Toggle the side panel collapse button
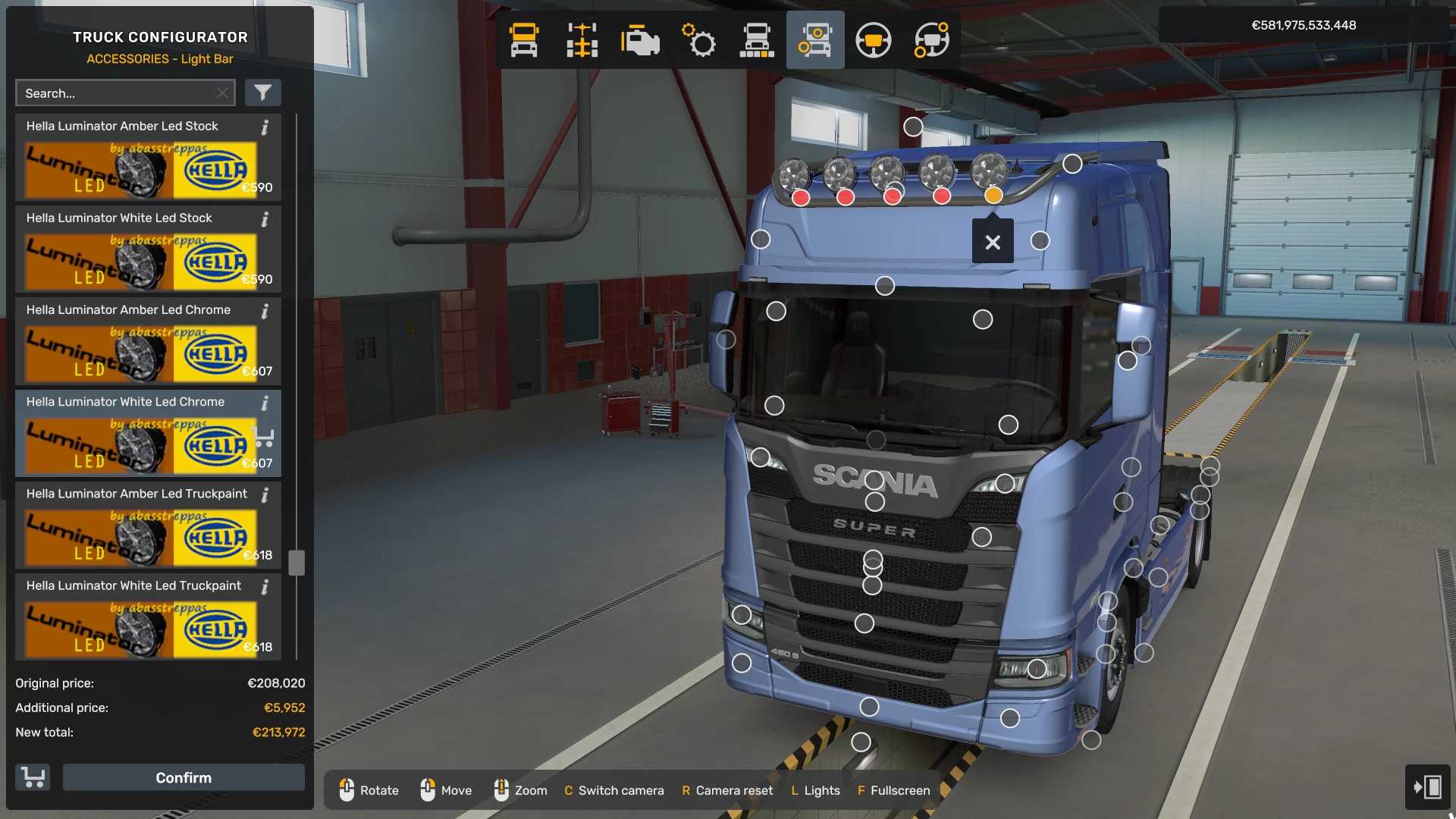The image size is (1456, 819). [x=1428, y=786]
